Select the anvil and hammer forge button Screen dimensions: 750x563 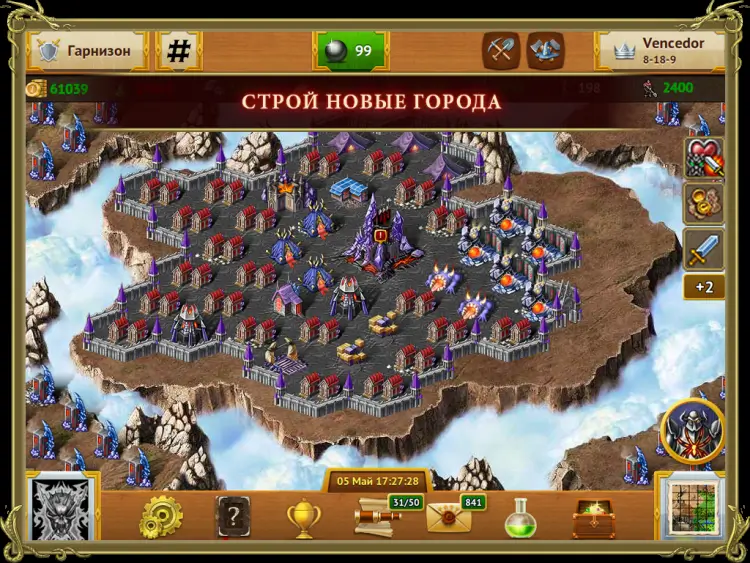pyautogui.click(x=545, y=50)
